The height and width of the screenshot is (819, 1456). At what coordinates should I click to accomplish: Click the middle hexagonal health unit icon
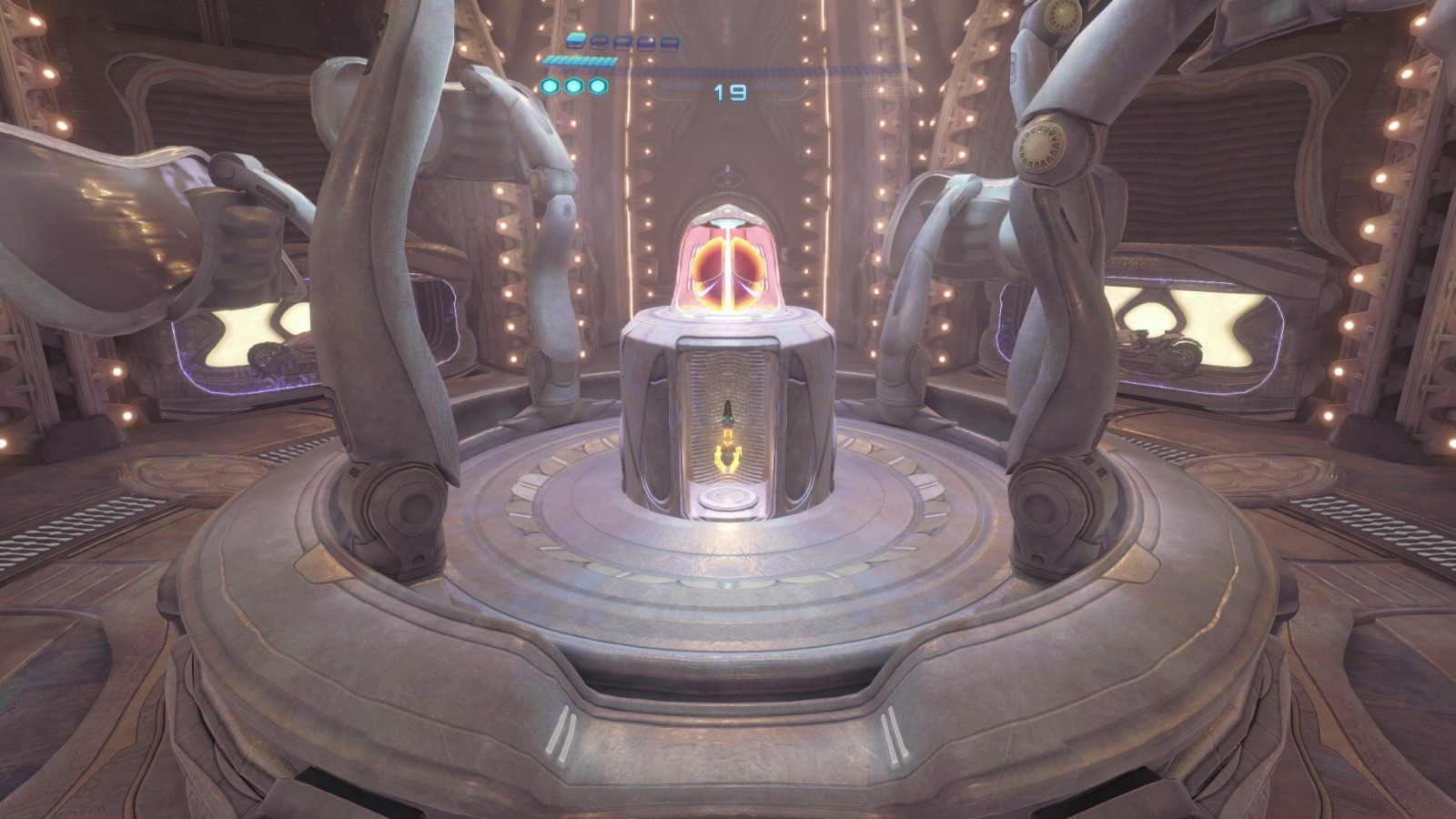[x=572, y=86]
